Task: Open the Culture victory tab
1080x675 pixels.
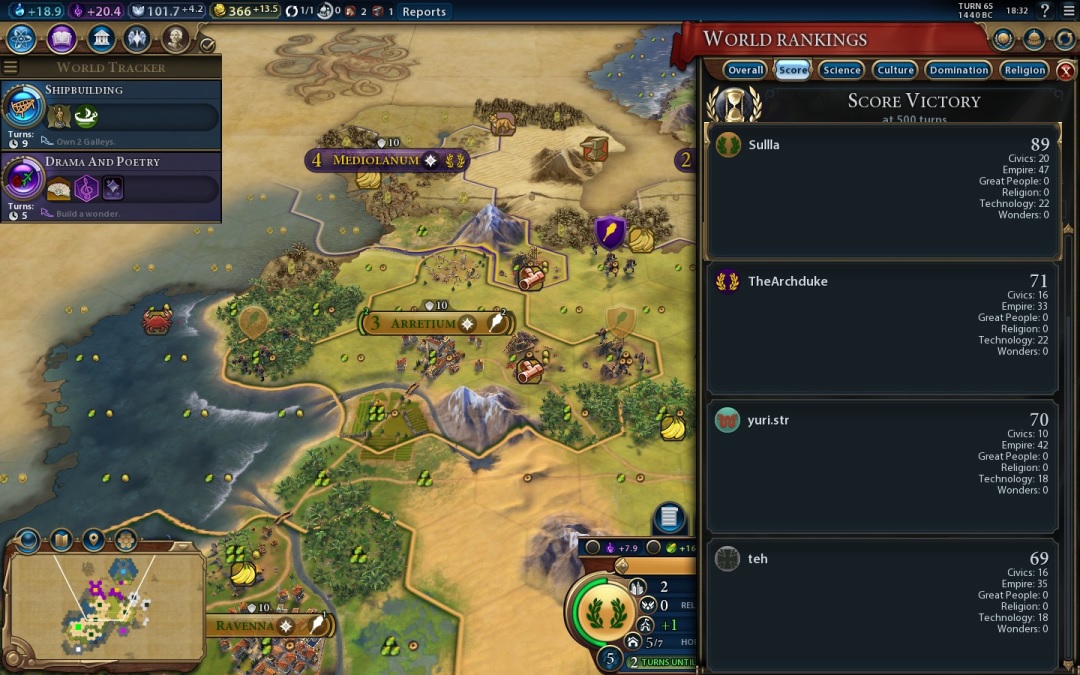Action: (895, 70)
